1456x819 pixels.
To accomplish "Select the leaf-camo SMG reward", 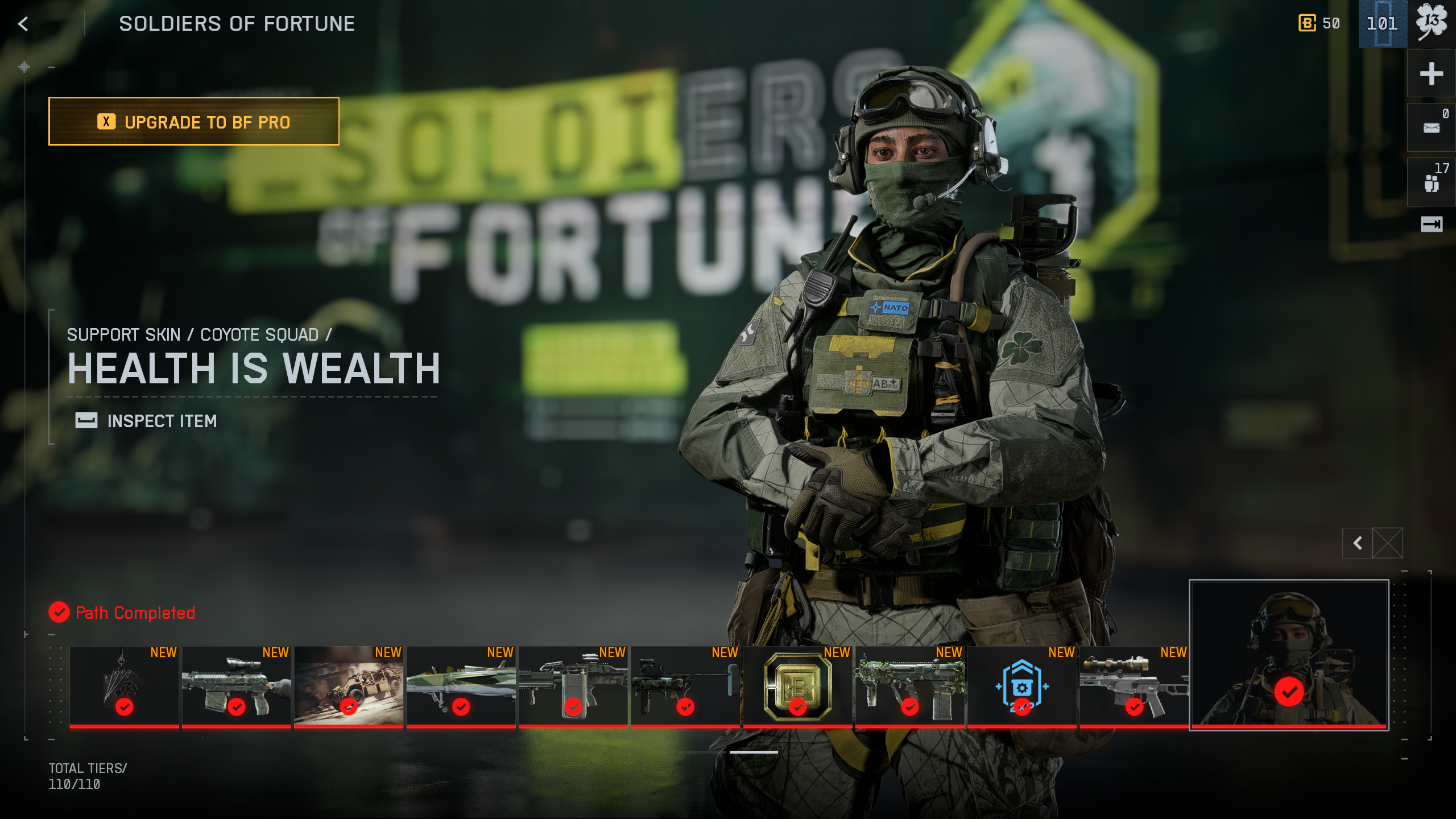I will point(909,686).
